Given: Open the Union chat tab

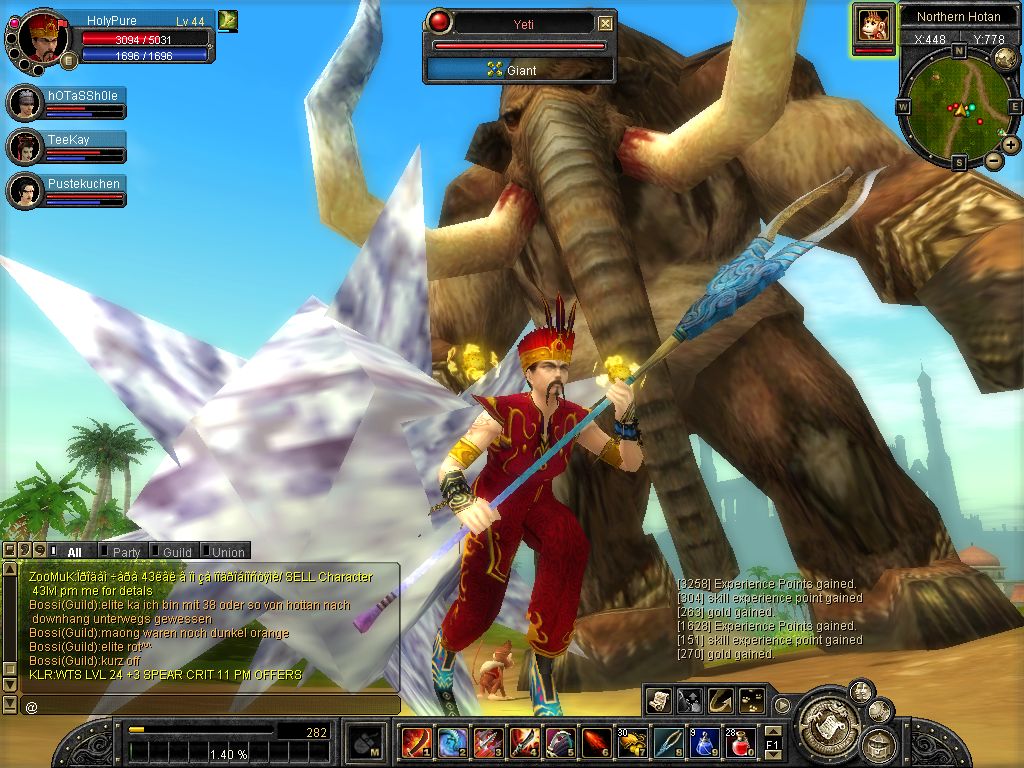Looking at the screenshot, I should (227, 551).
